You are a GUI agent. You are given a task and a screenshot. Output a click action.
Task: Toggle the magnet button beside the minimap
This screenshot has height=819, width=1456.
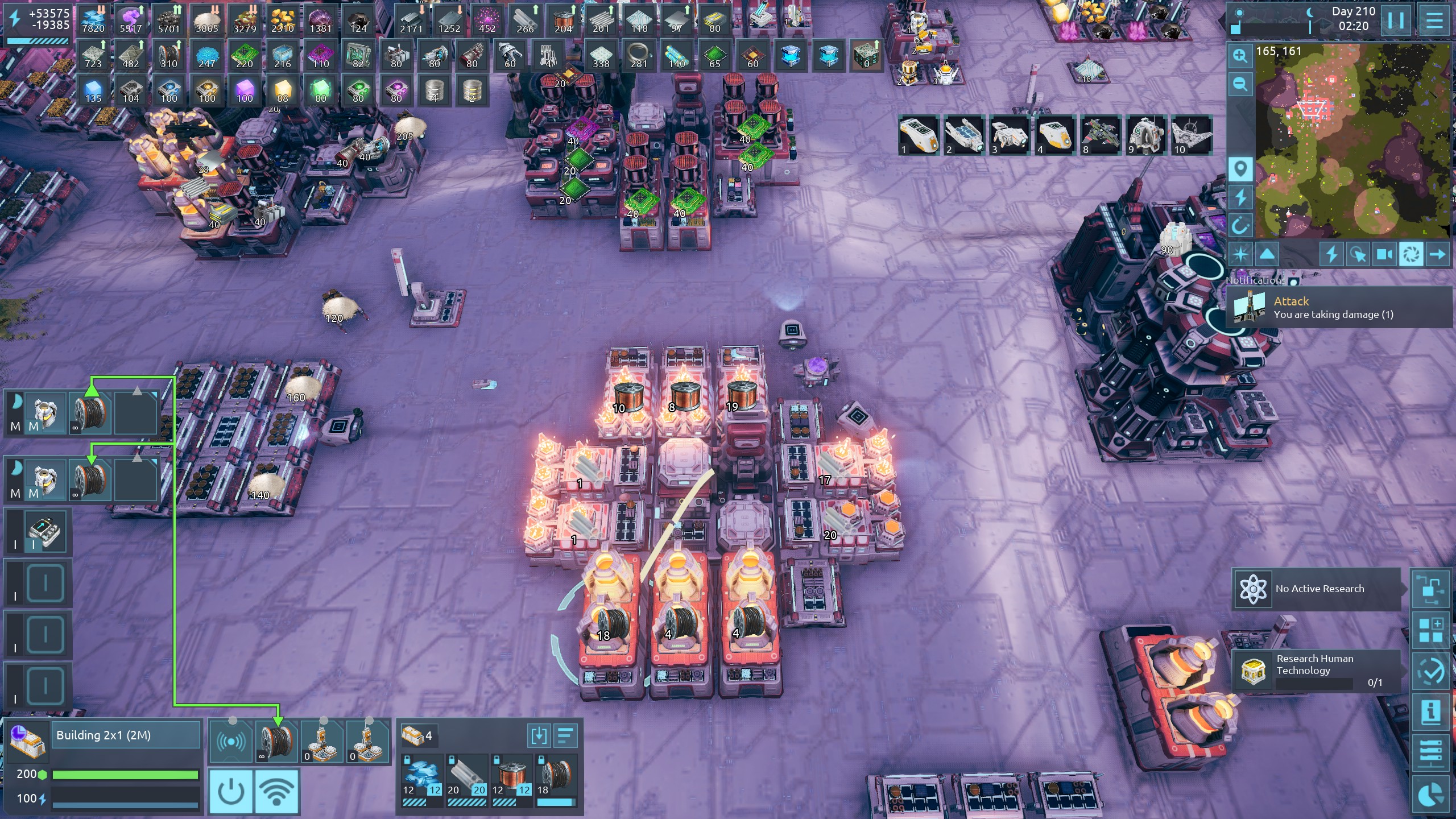pos(1240,226)
